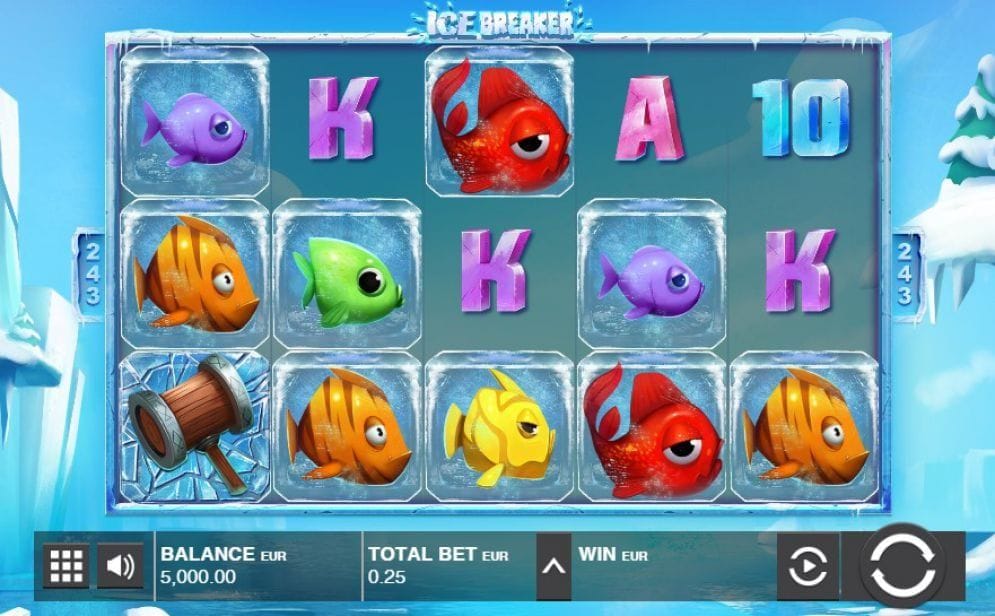Open the grid menu button
Image resolution: width=995 pixels, height=616 pixels.
66,567
